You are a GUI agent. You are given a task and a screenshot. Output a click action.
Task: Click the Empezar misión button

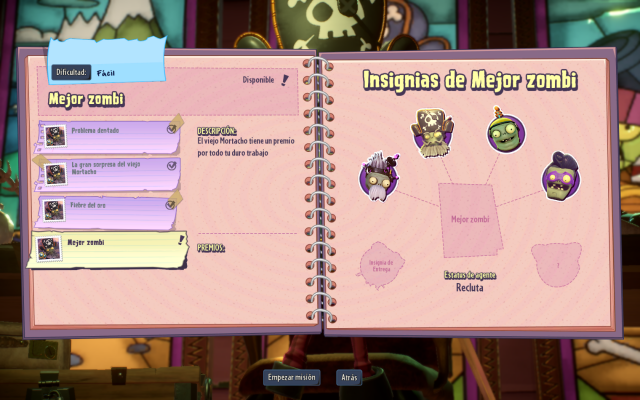coord(293,377)
